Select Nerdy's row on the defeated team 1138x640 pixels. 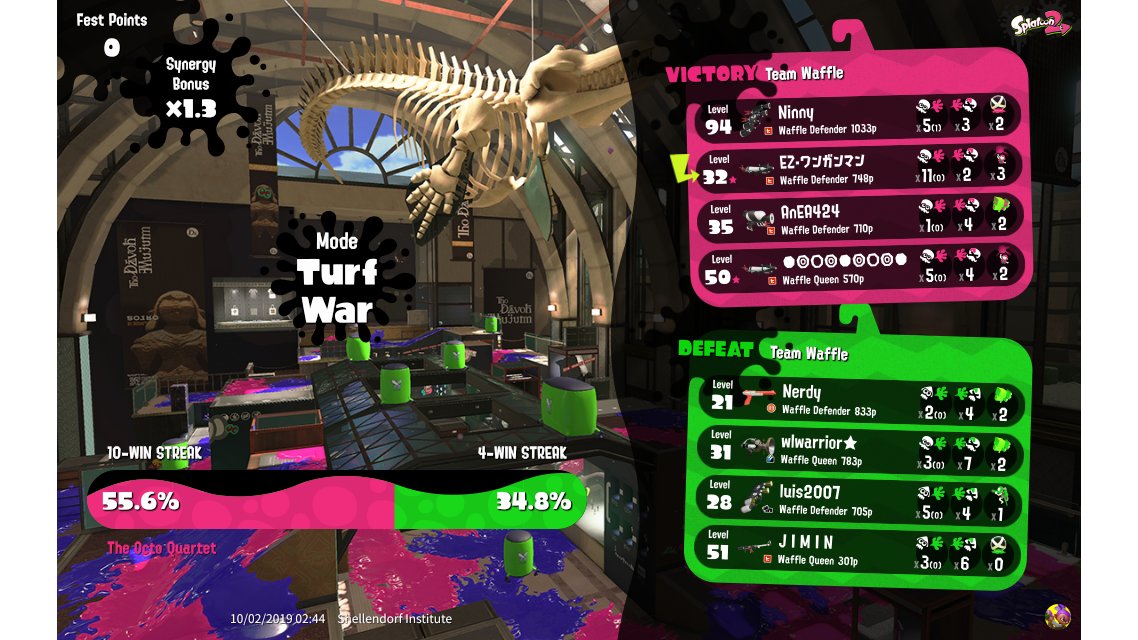(860, 398)
